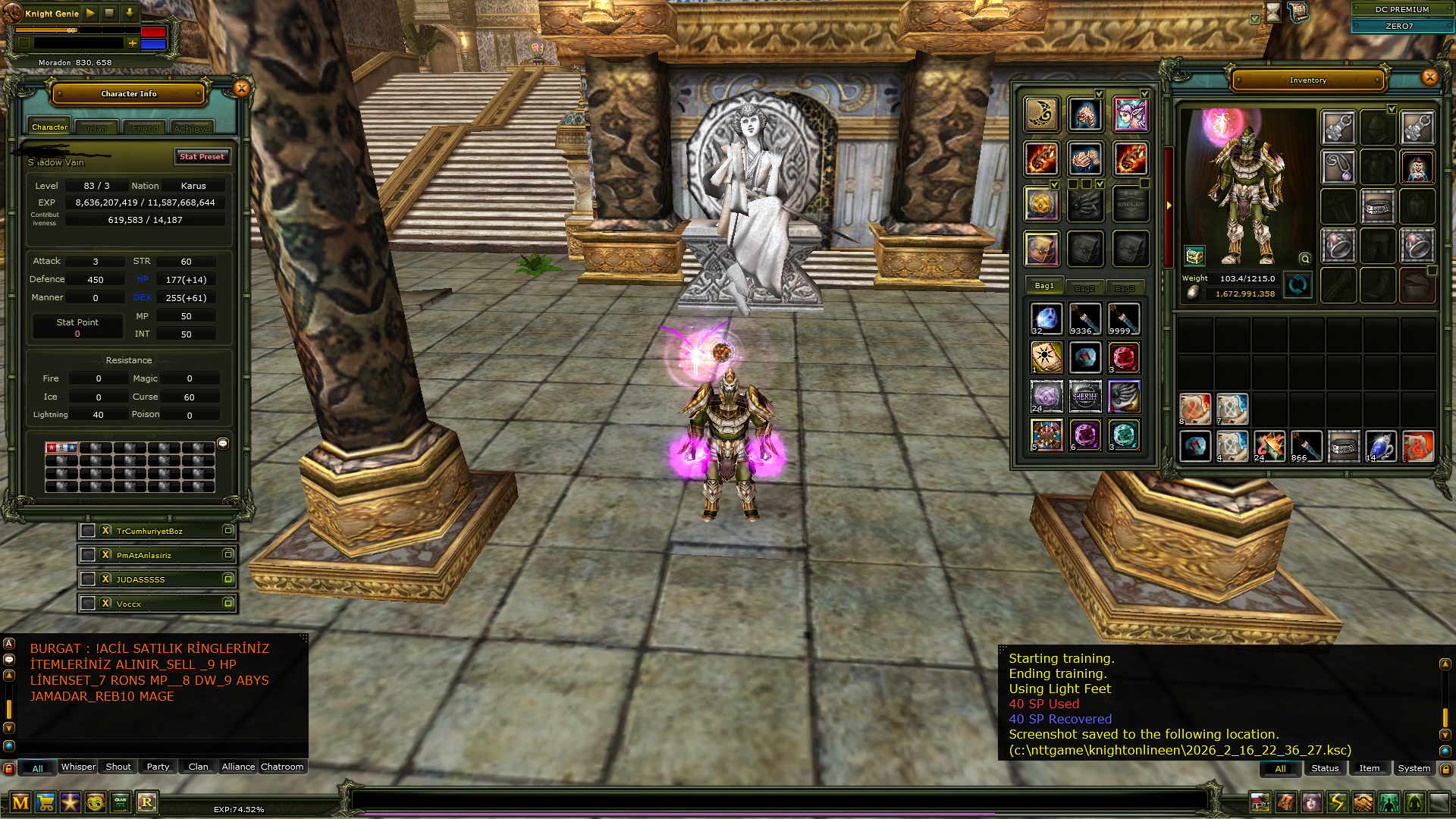The image size is (1456, 819).
Task: Open the Chatroom chat tab
Action: tap(282, 767)
